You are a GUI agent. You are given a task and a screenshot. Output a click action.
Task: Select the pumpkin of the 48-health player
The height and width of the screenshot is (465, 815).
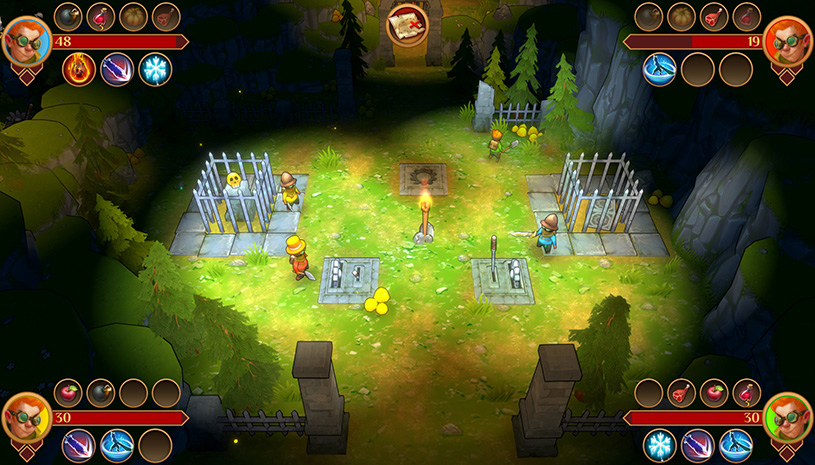point(133,16)
